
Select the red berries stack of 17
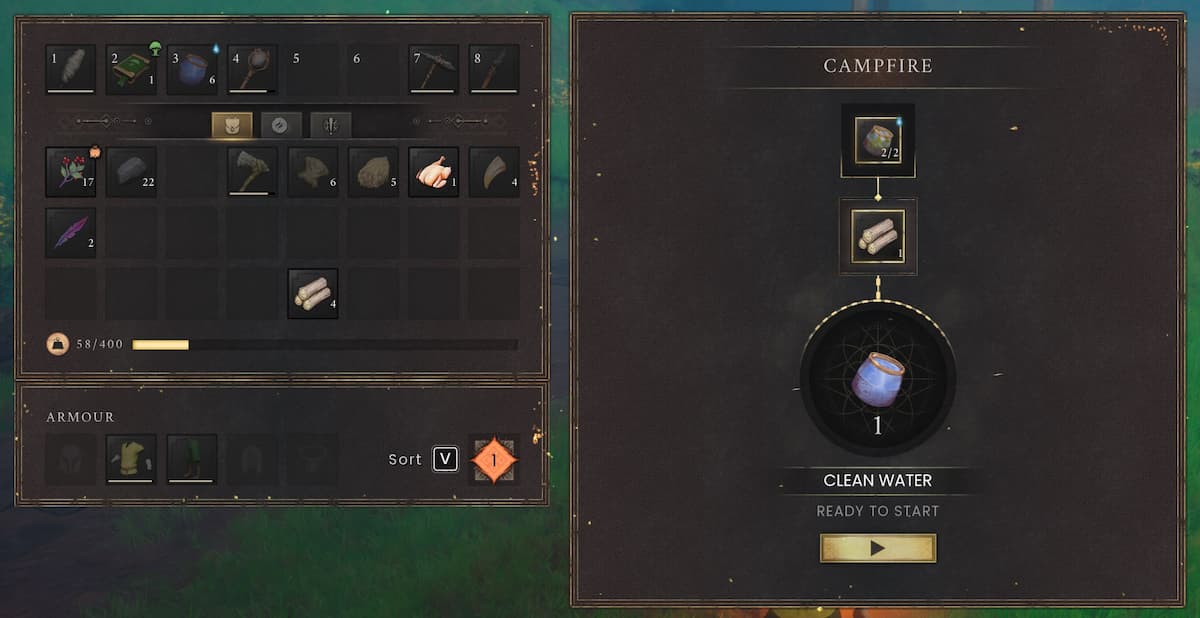coord(71,172)
